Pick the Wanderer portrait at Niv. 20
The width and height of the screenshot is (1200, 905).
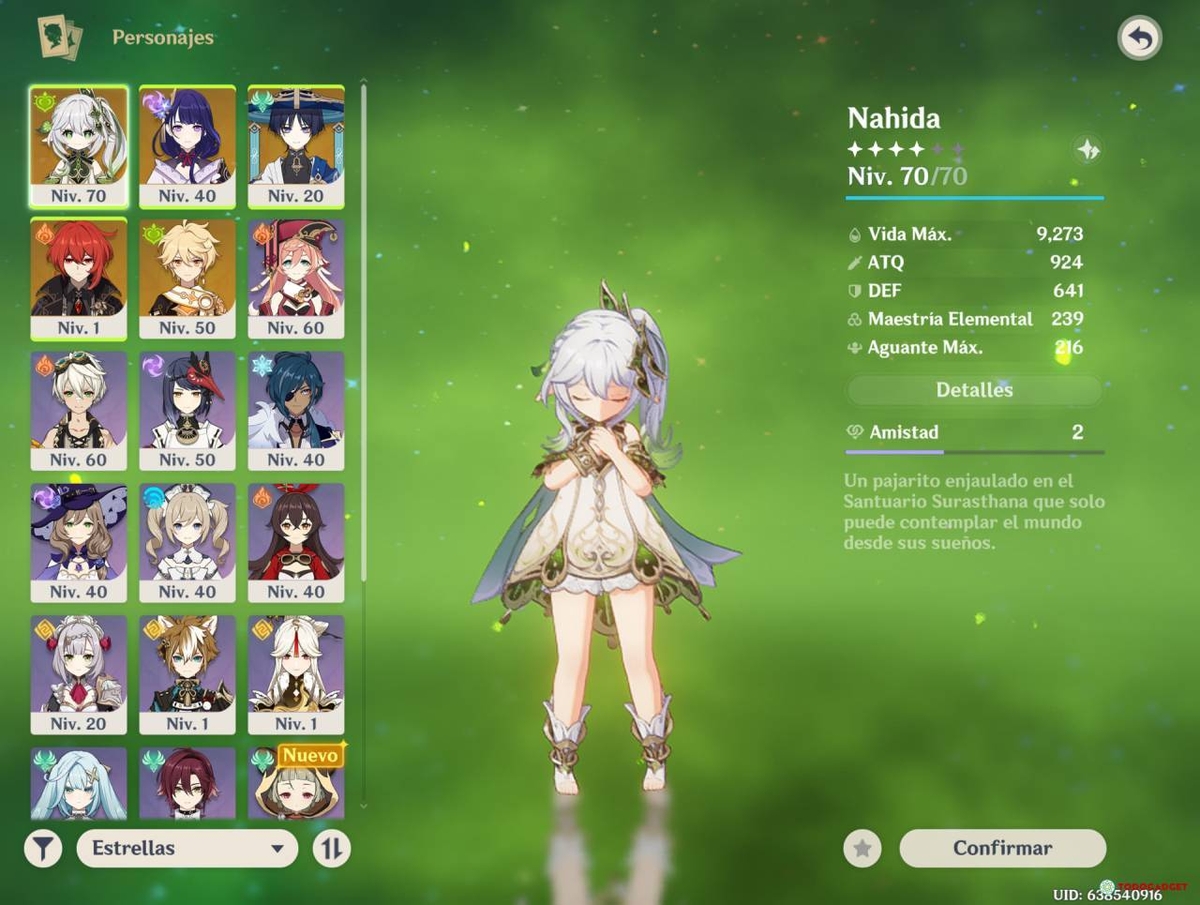(296, 146)
